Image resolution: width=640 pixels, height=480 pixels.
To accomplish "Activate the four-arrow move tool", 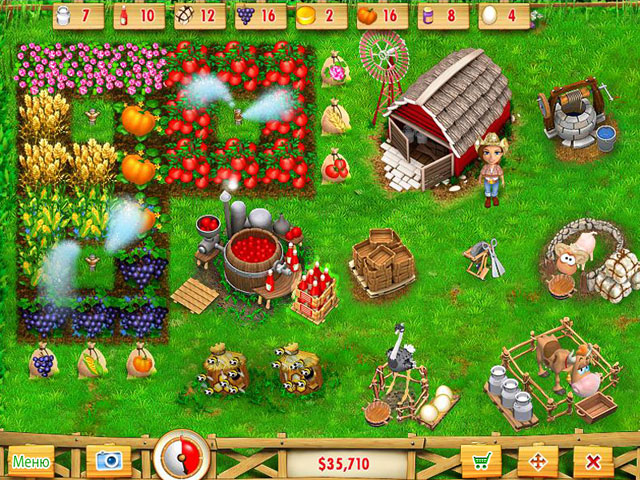I will coord(538,462).
